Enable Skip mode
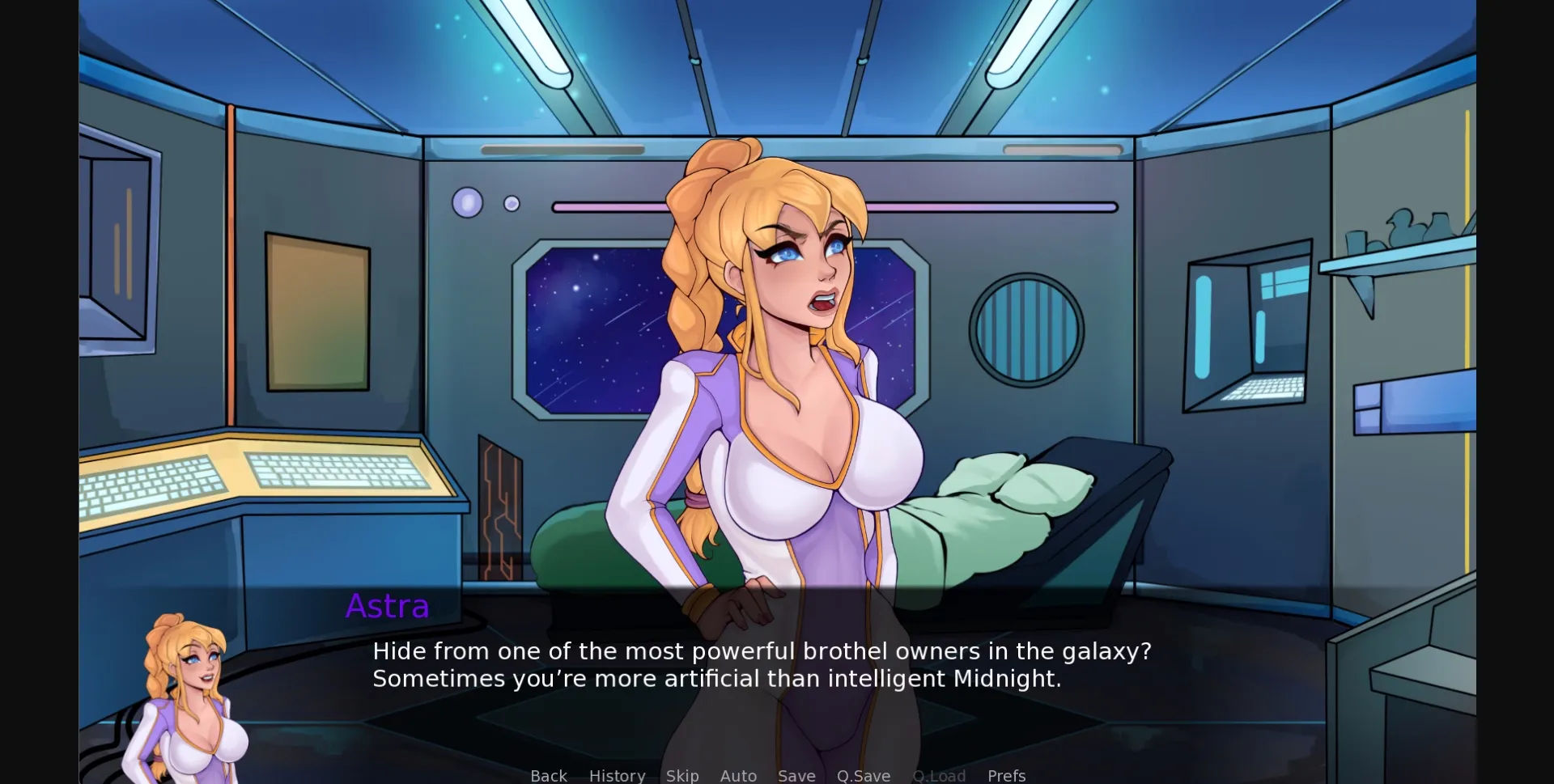The width and height of the screenshot is (1554, 784). click(x=682, y=775)
